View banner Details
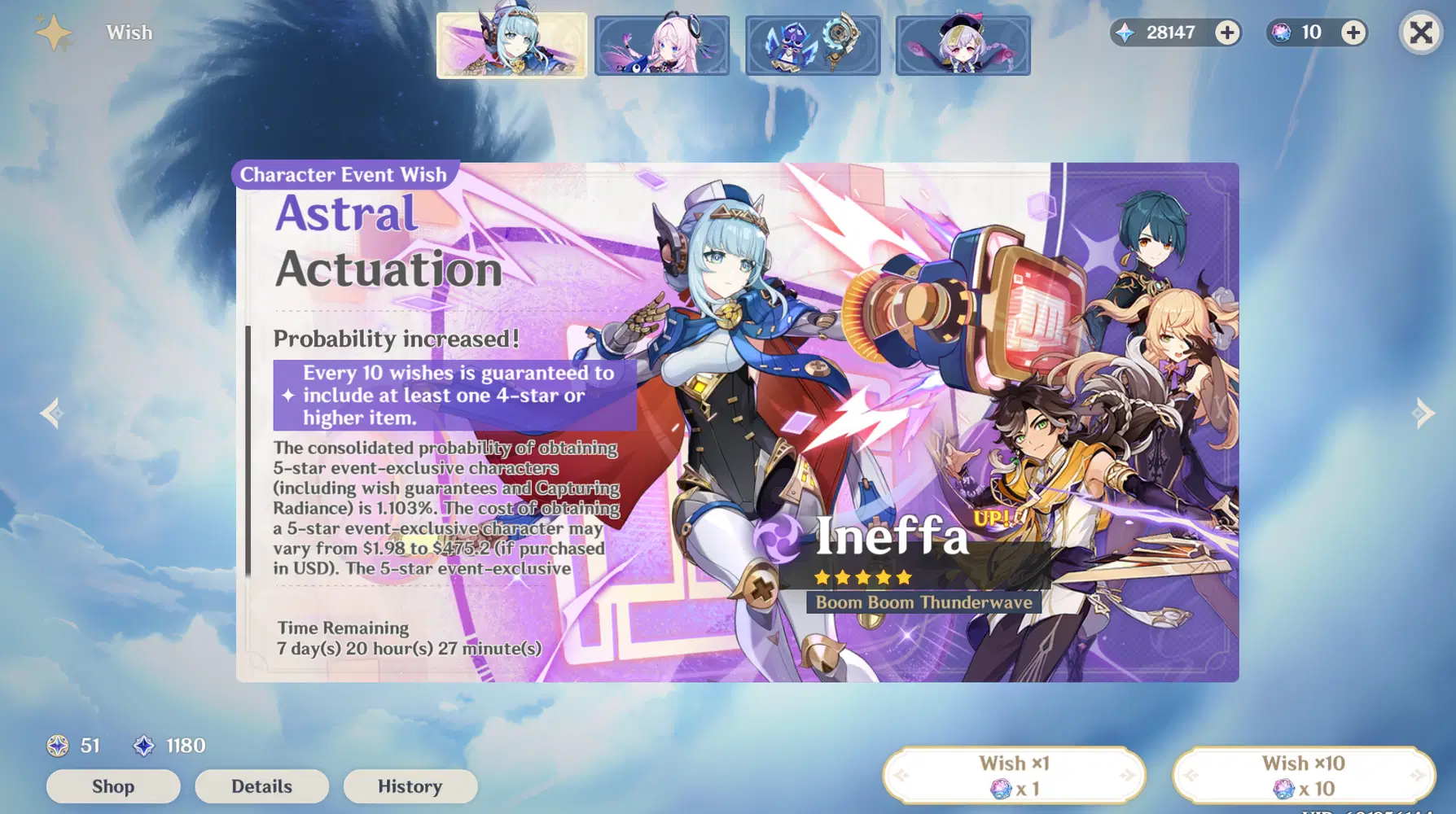Image resolution: width=1456 pixels, height=814 pixels. [x=261, y=786]
